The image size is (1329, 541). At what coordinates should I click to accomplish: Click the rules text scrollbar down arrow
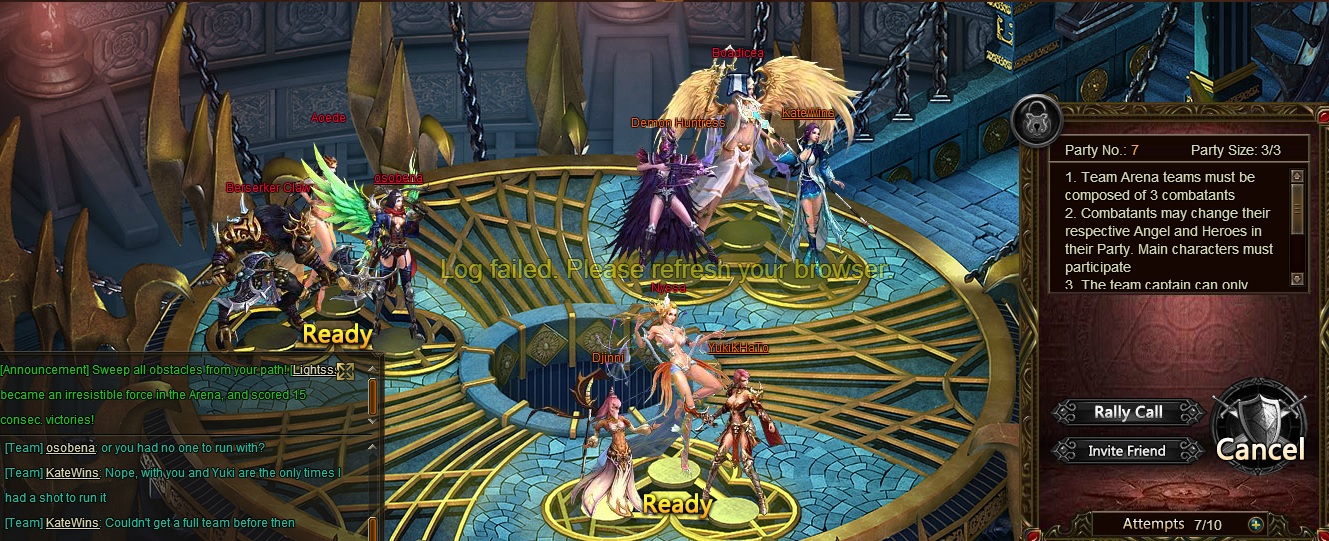[x=1297, y=279]
